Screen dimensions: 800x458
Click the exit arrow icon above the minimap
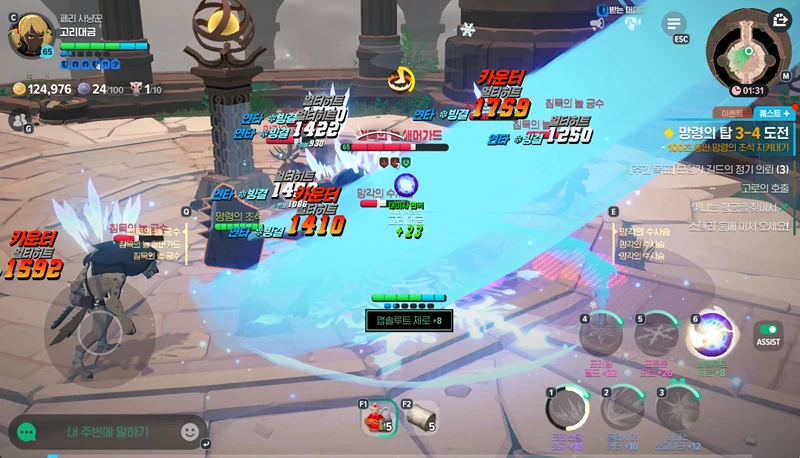pyautogui.click(x=780, y=18)
